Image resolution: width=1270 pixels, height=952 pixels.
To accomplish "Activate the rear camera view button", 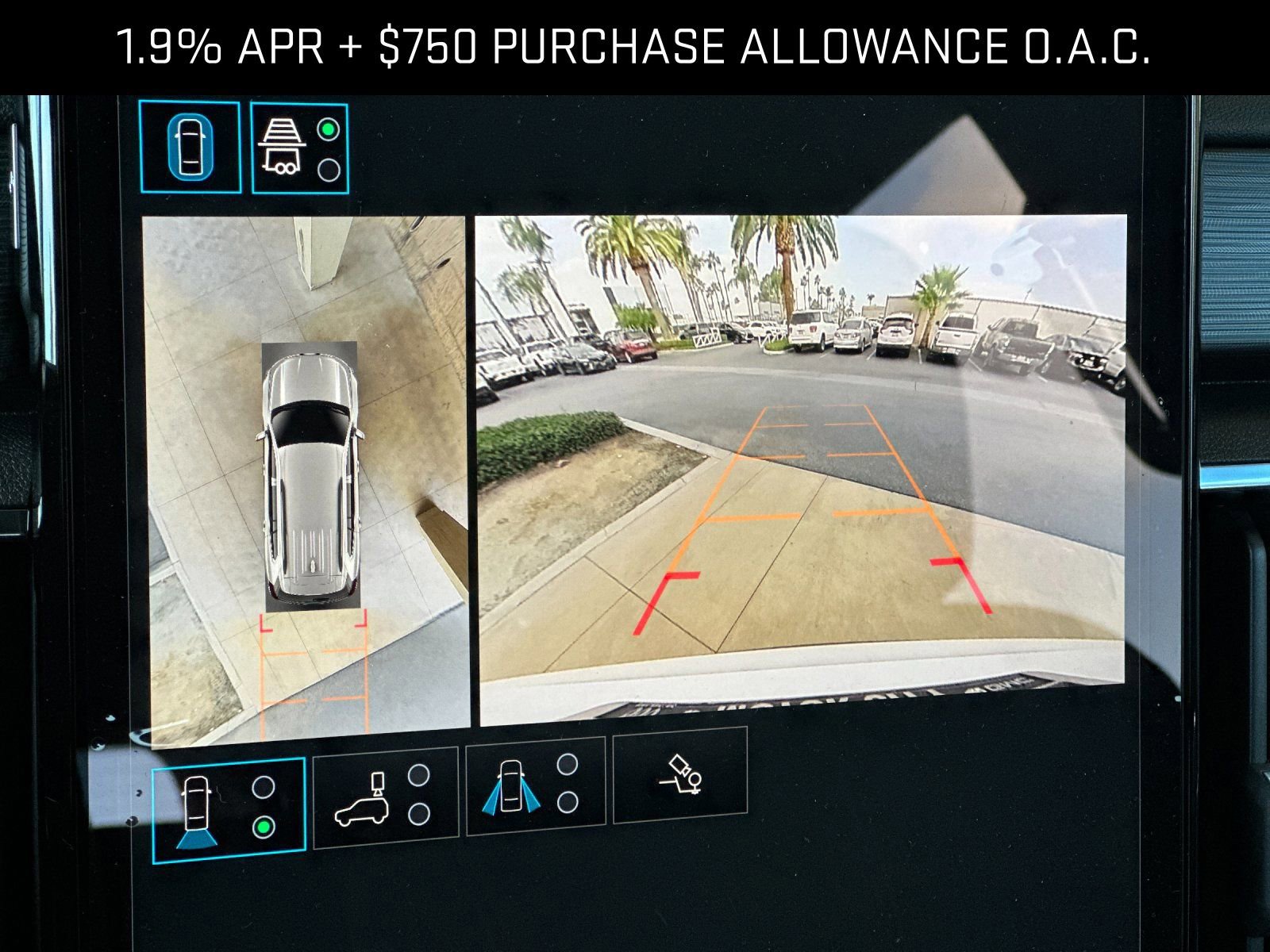I will point(229,810).
